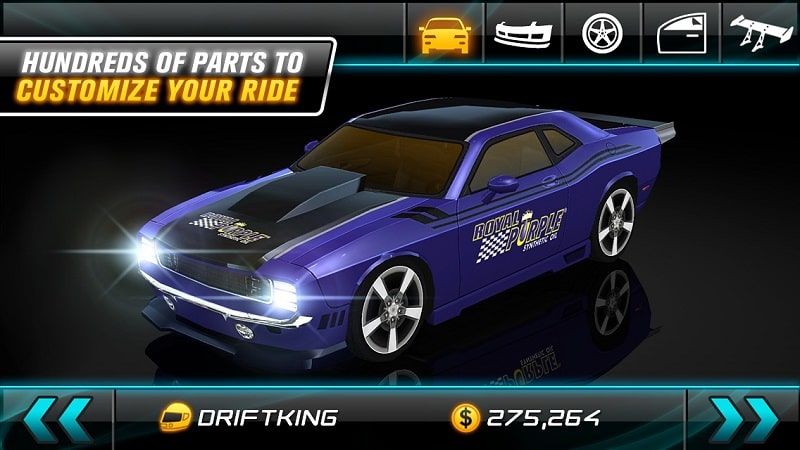Choose the car door parts tab
Viewport: 800px width, 450px height.
(x=681, y=31)
